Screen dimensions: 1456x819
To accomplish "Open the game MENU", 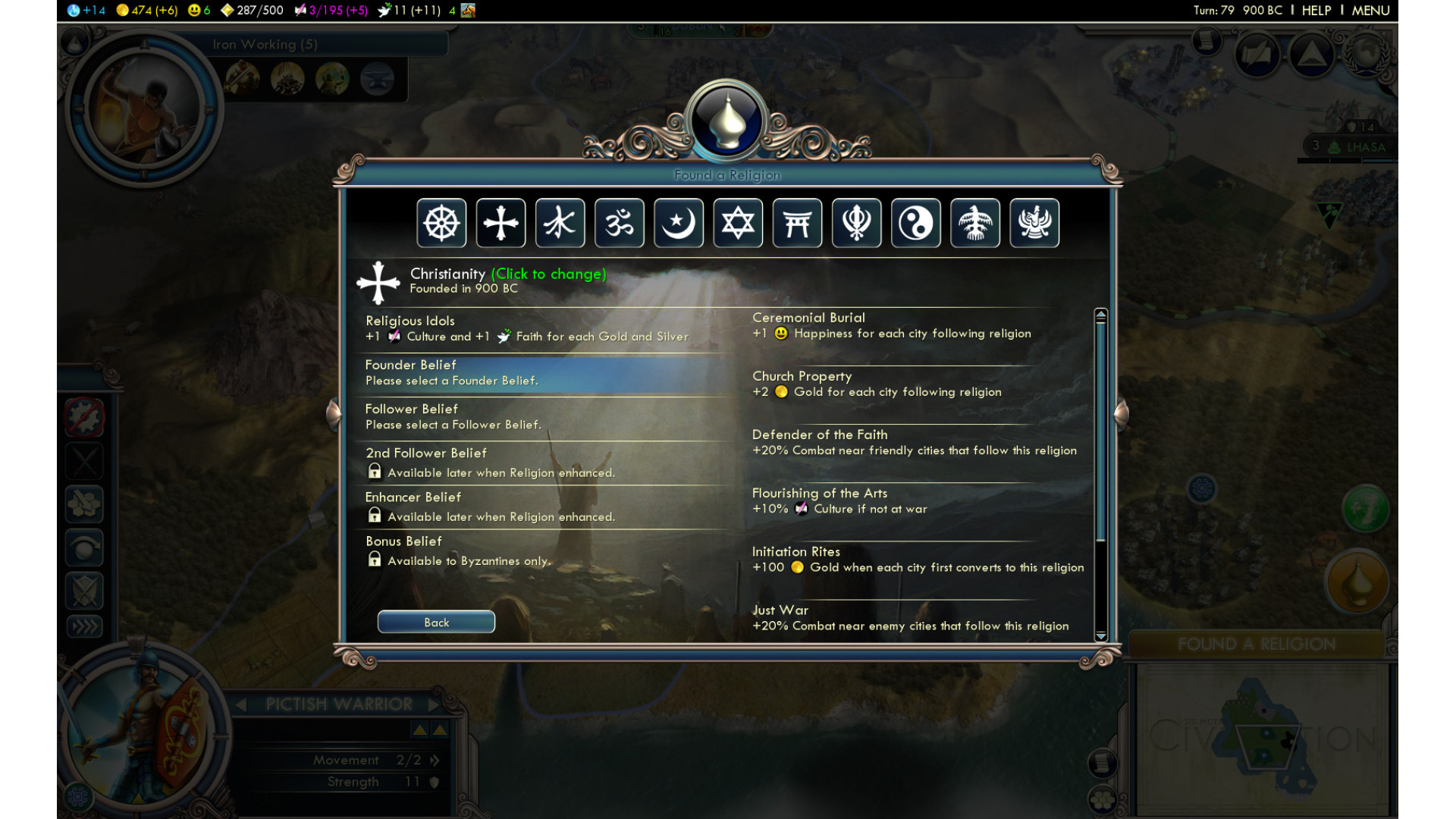I will tap(1370, 11).
